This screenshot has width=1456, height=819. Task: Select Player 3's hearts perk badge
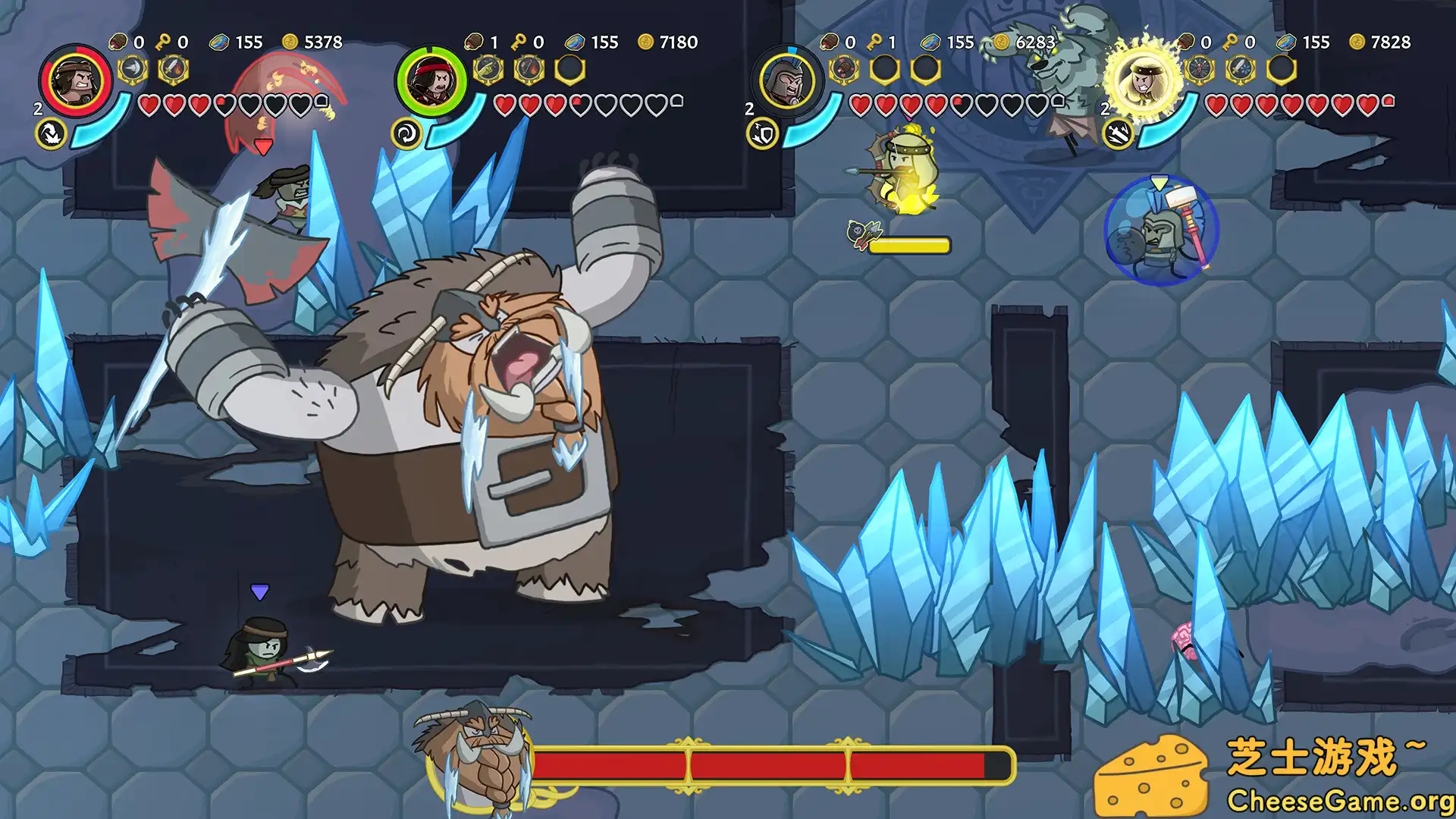click(x=842, y=70)
